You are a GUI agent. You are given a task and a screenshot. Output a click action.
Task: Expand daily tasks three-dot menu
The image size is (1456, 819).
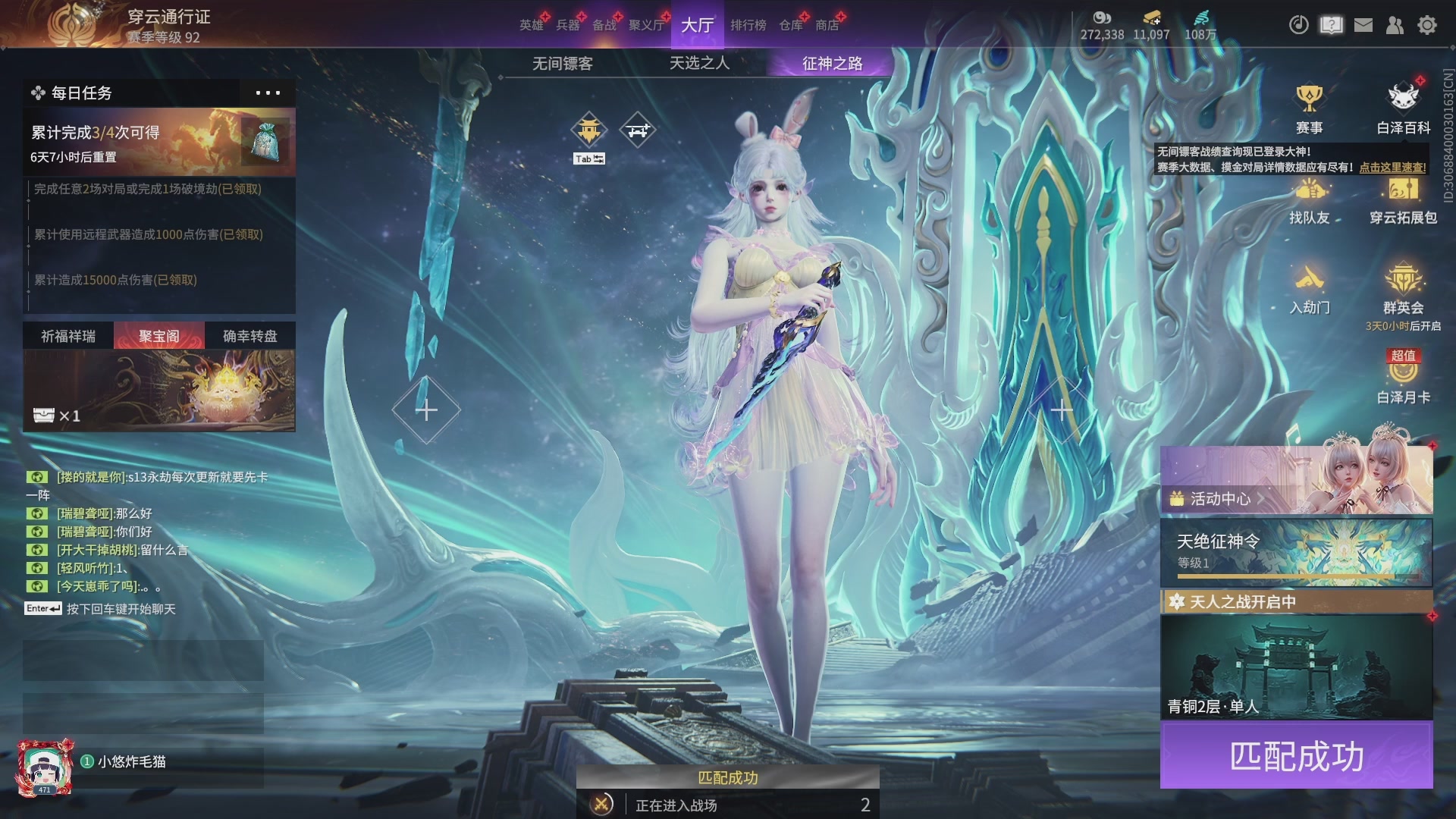tap(268, 93)
